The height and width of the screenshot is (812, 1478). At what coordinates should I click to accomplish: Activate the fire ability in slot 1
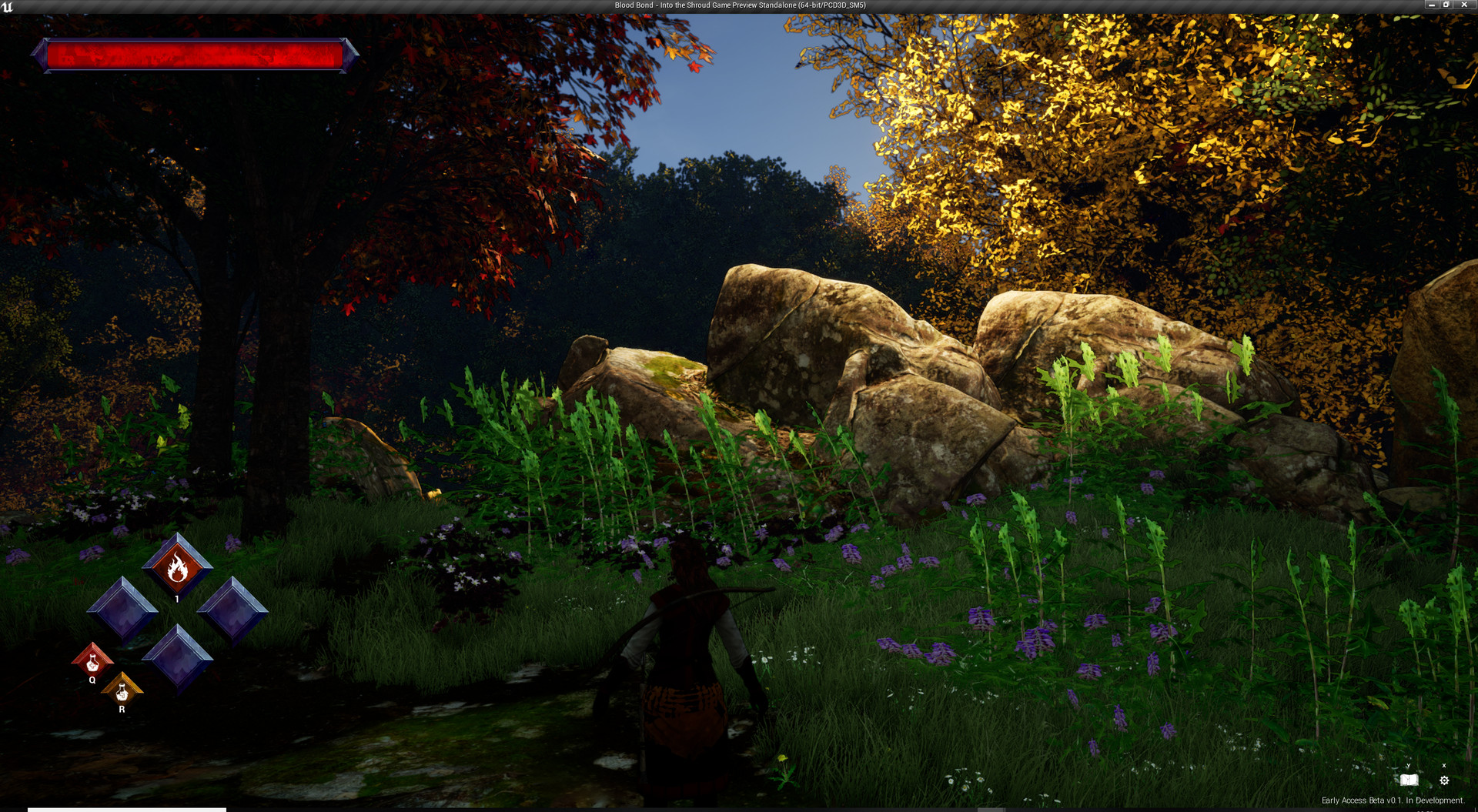(177, 567)
